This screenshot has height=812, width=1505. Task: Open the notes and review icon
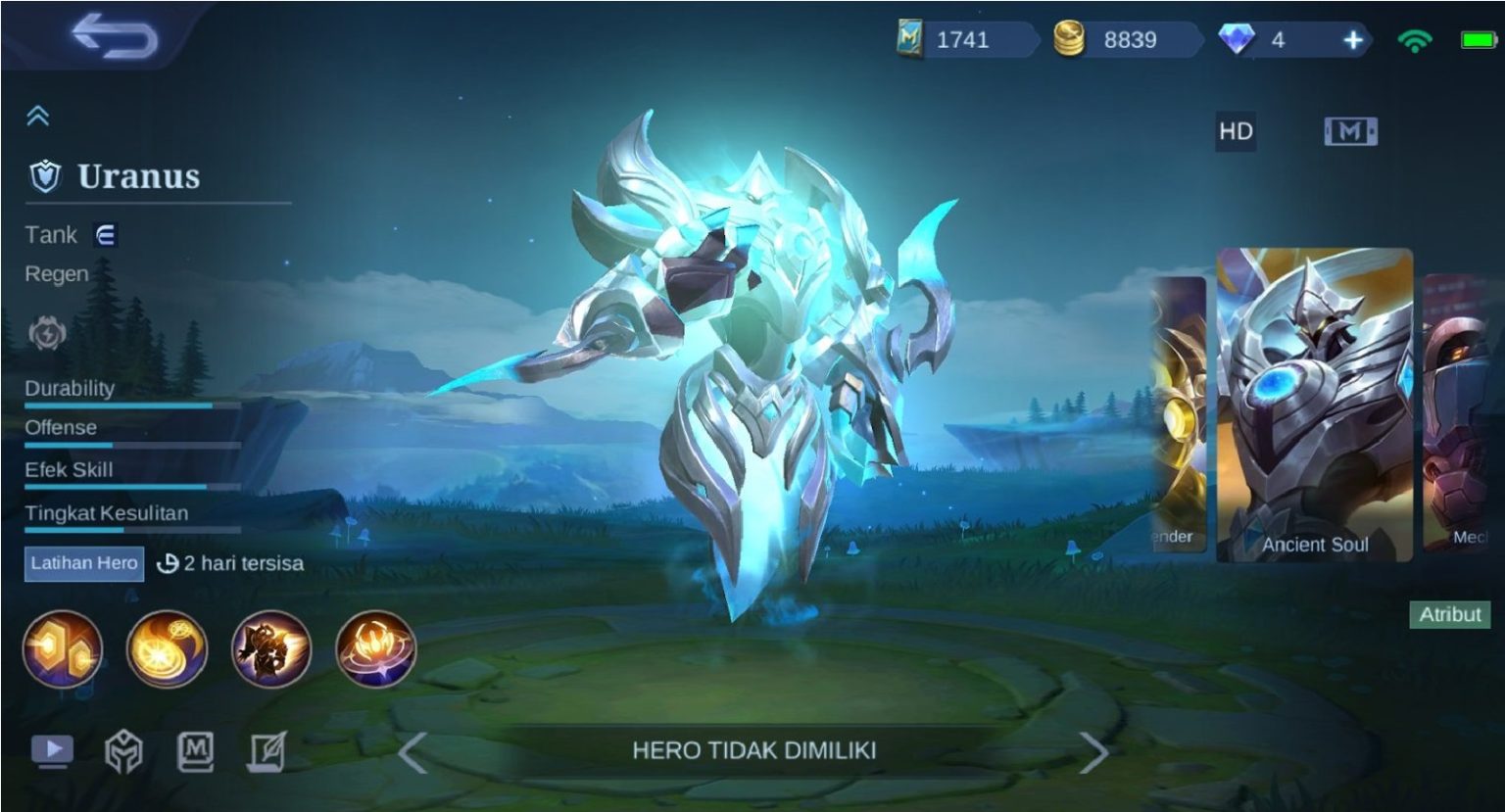click(x=267, y=748)
